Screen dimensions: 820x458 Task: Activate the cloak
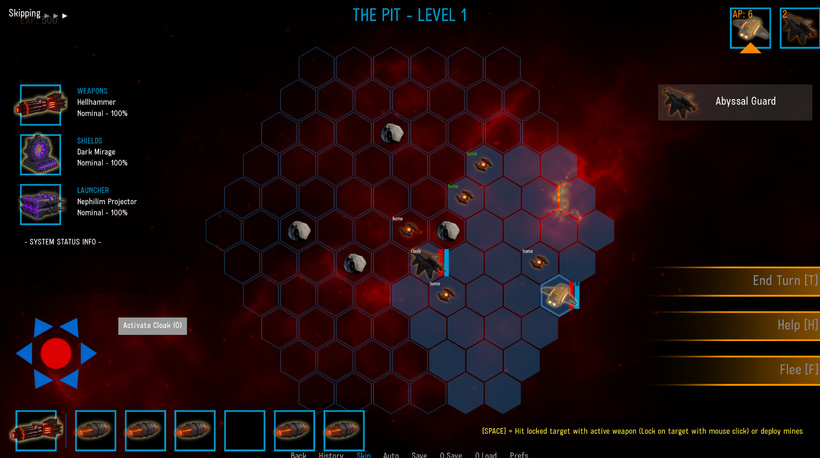click(x=152, y=325)
